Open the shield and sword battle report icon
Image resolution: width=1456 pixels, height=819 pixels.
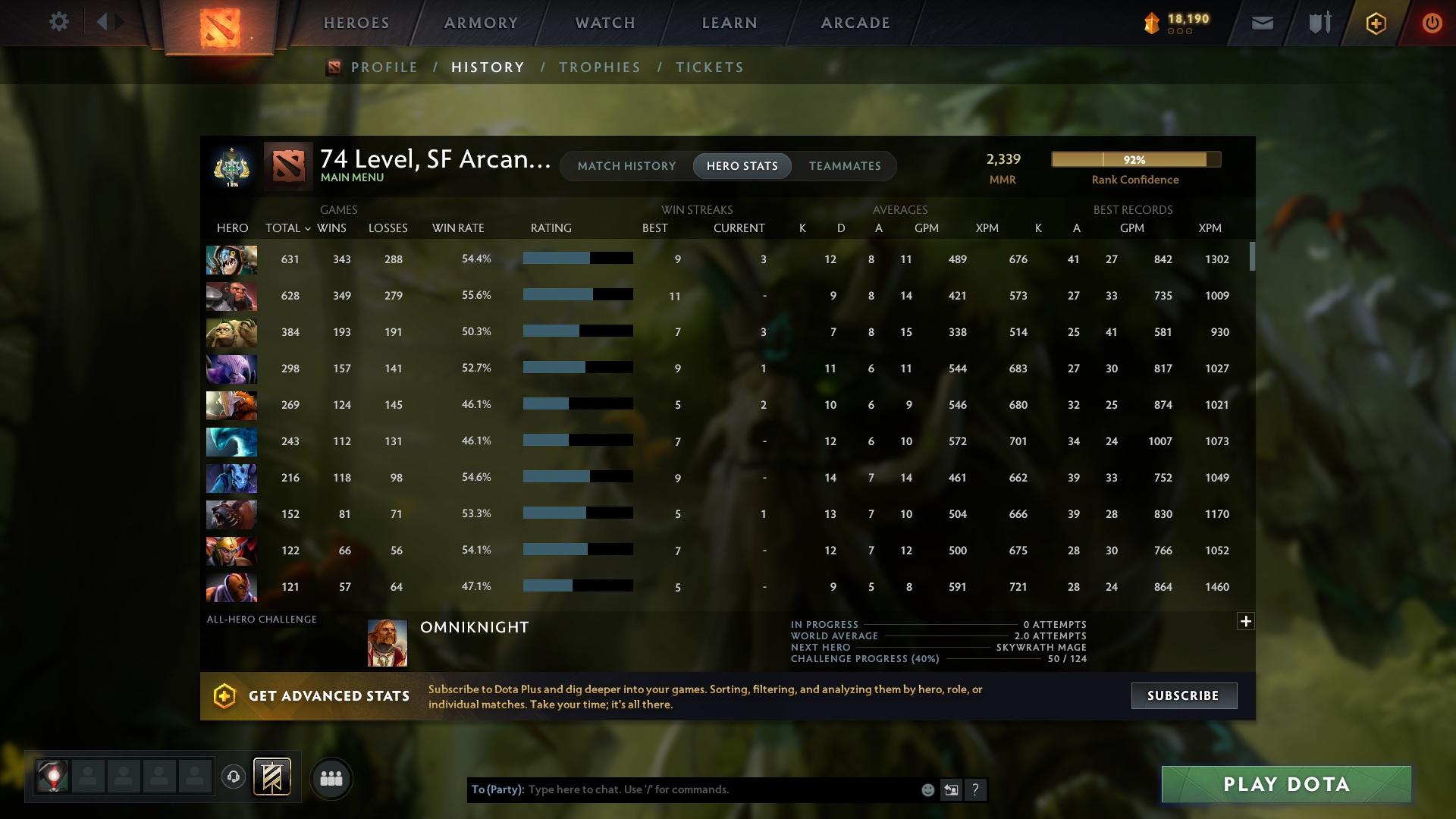[x=1318, y=22]
